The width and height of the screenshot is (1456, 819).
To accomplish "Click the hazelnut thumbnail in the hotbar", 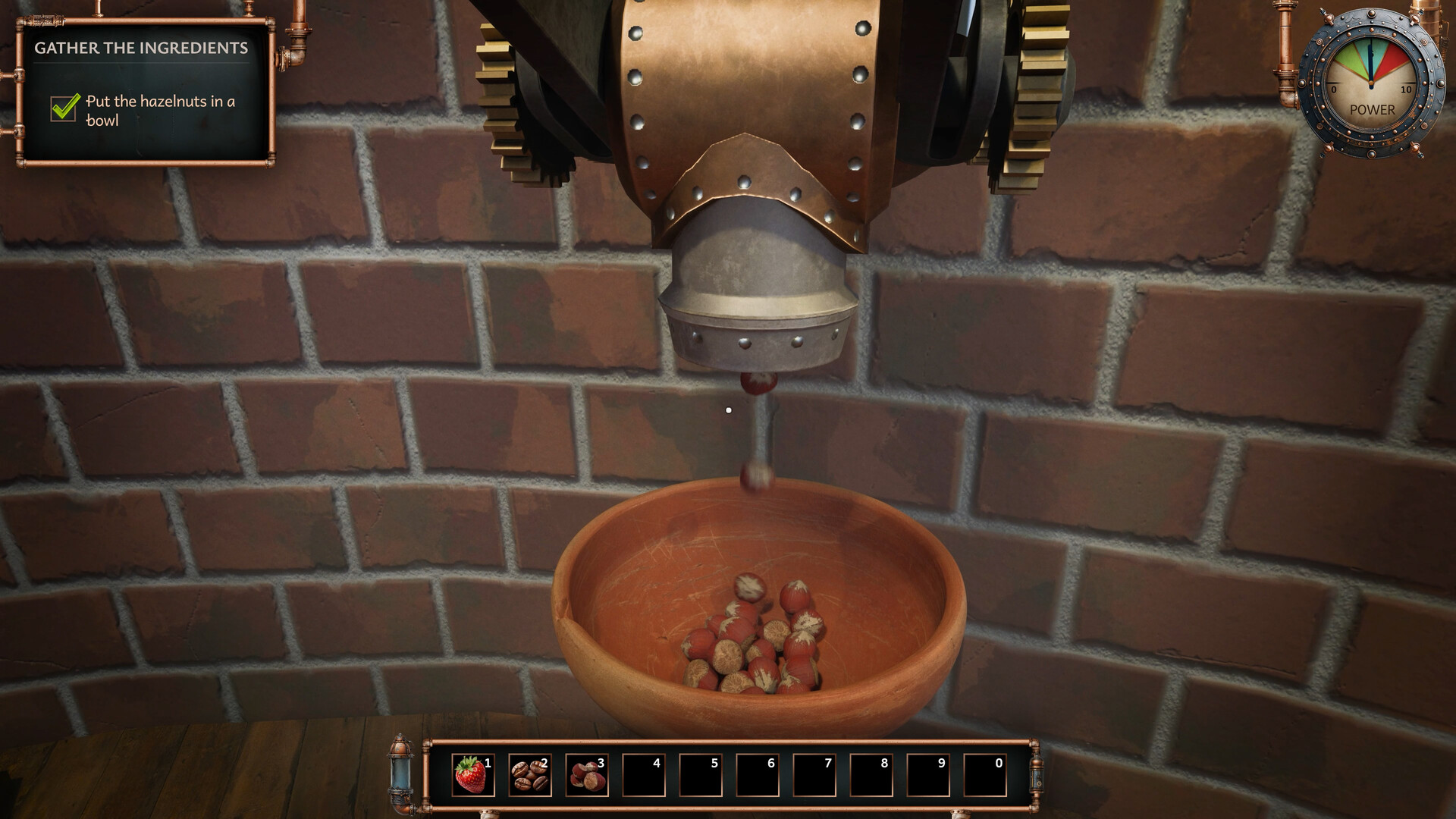I will coord(586,773).
